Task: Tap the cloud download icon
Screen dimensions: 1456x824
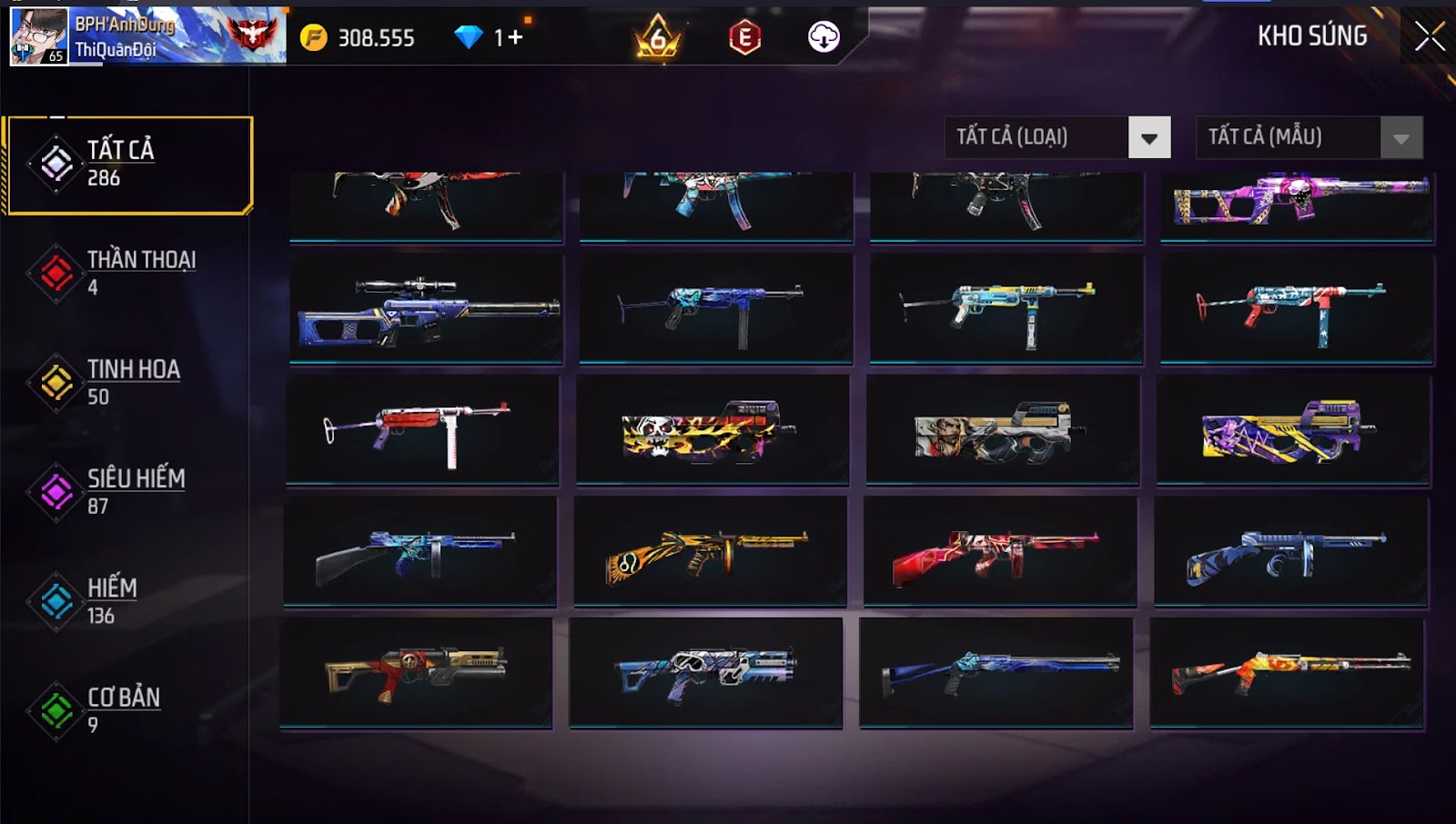Action: [824, 37]
